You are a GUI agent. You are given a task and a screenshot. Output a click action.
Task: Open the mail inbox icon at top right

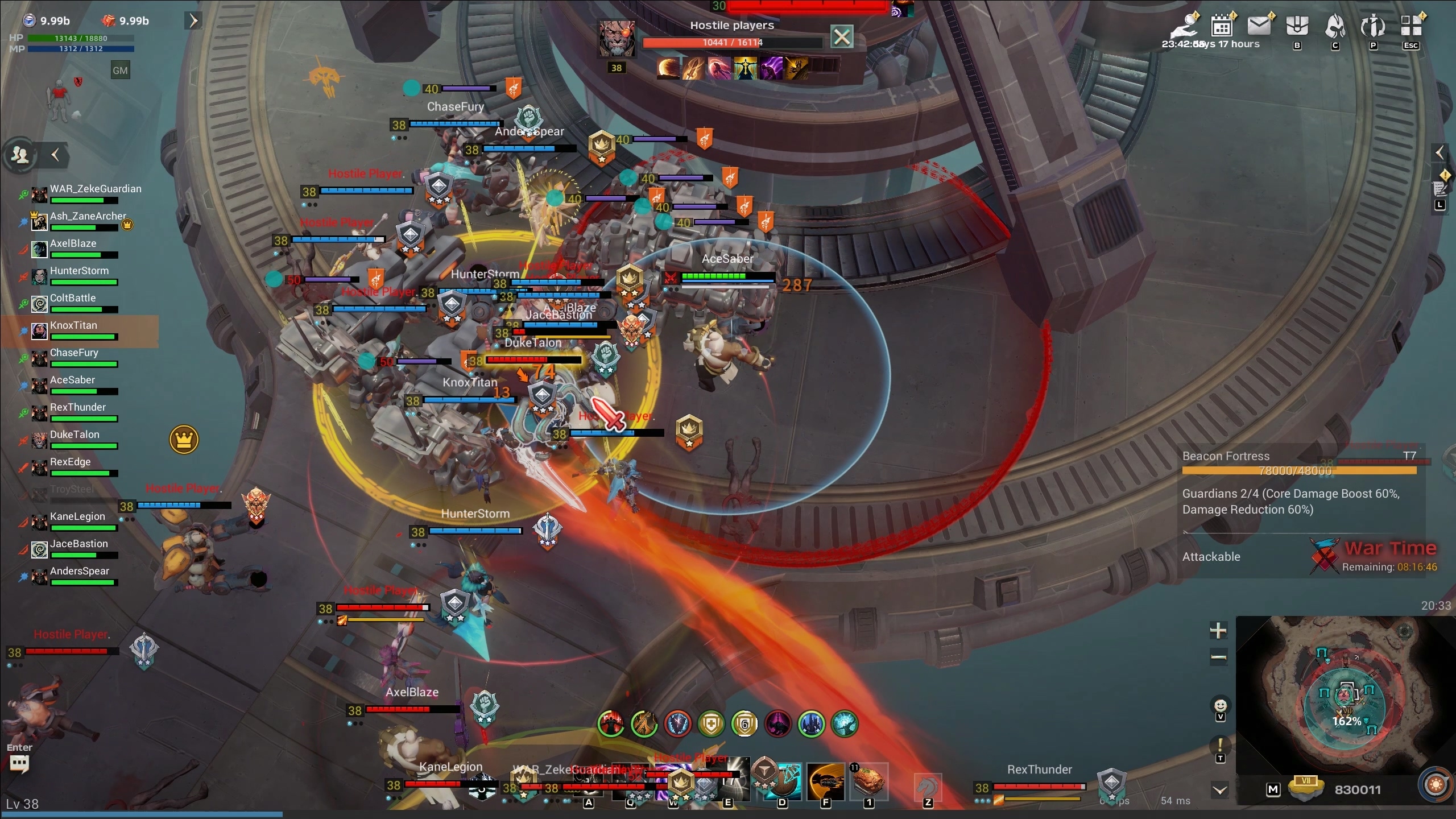(1260, 26)
